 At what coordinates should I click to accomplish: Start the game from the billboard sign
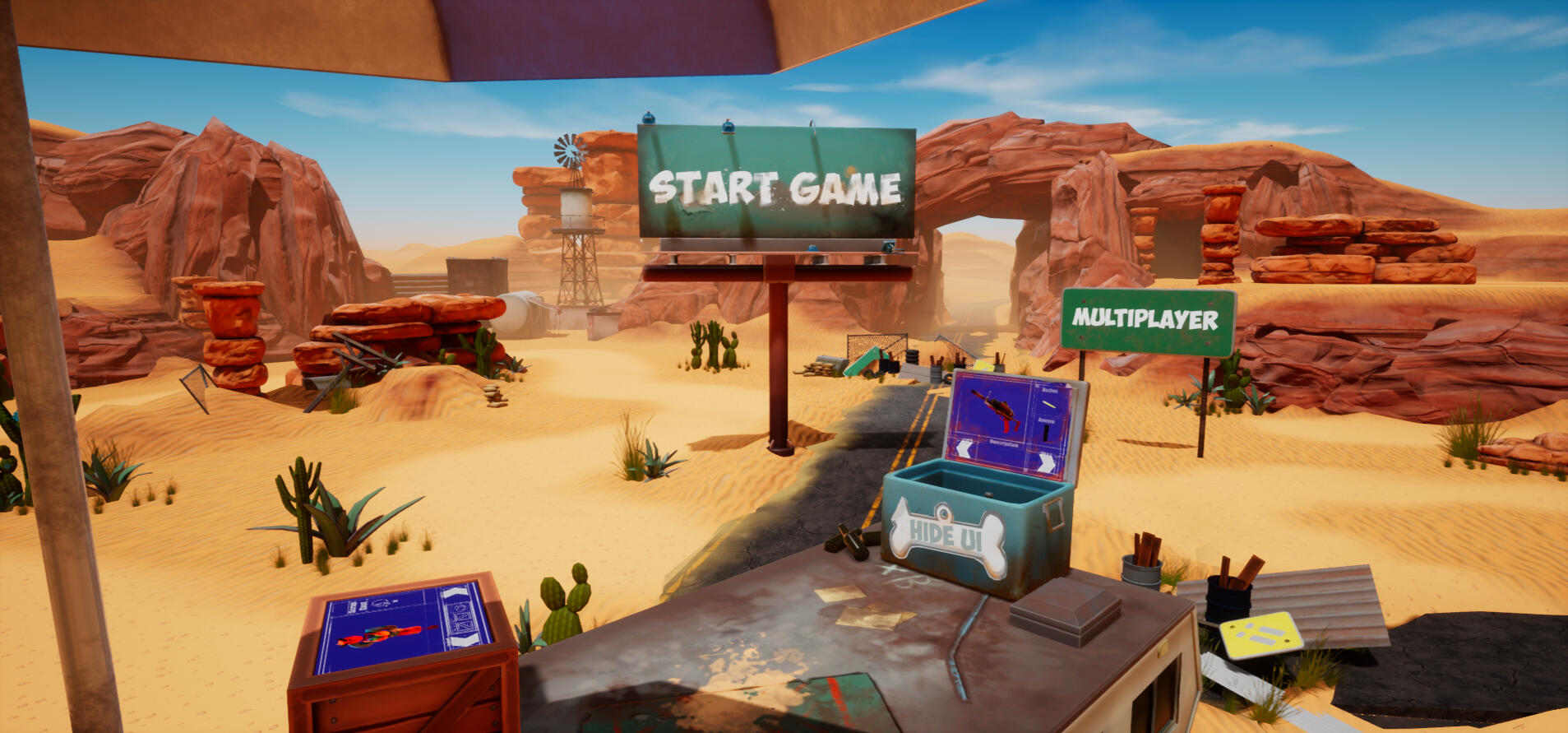click(776, 188)
